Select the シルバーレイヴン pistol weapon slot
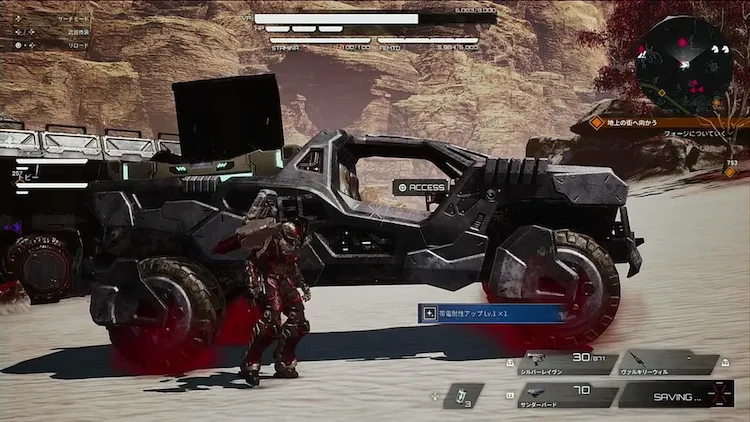The height and width of the screenshot is (422, 750). click(x=564, y=362)
